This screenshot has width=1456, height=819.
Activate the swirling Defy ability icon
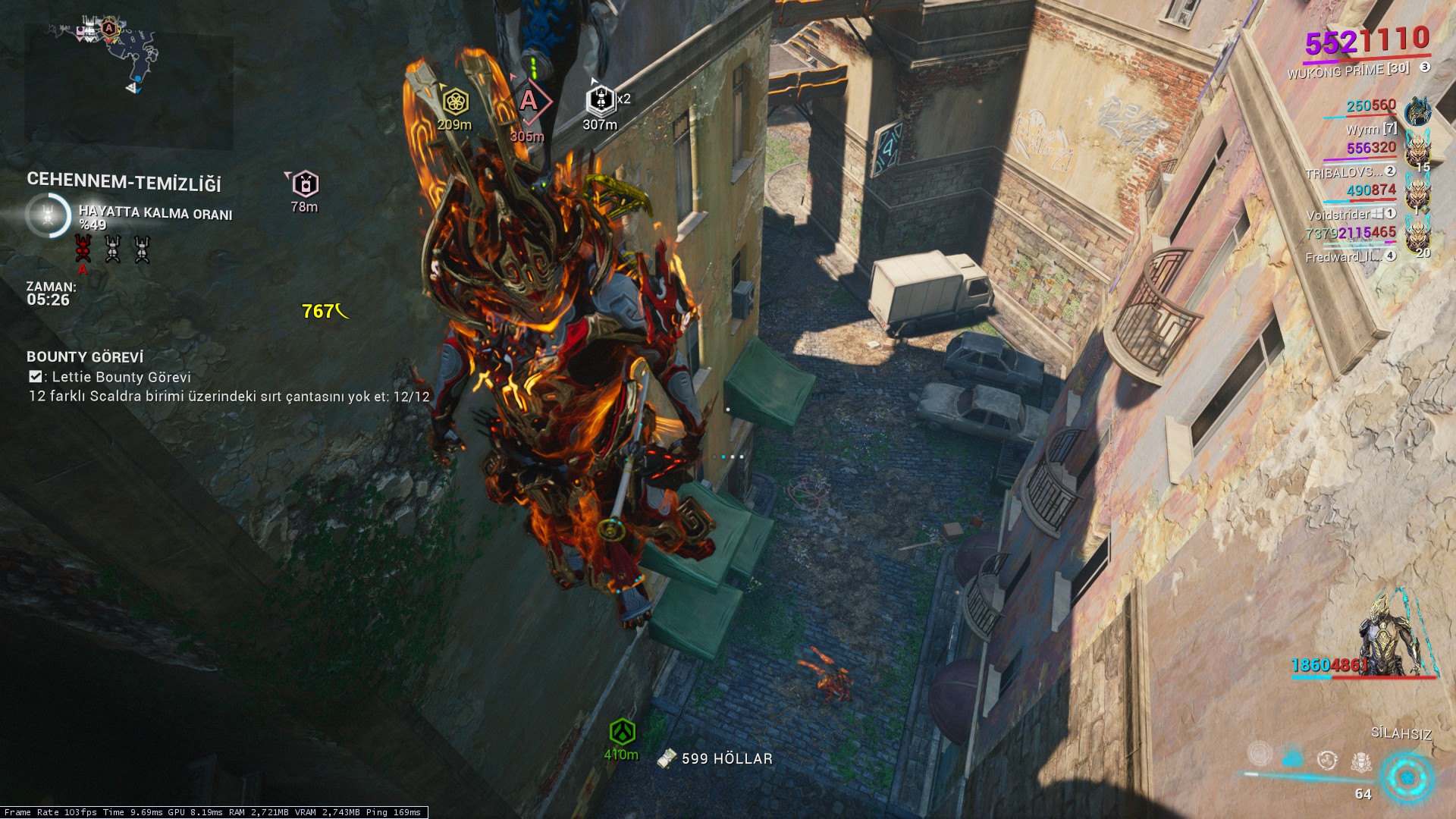point(1327,760)
